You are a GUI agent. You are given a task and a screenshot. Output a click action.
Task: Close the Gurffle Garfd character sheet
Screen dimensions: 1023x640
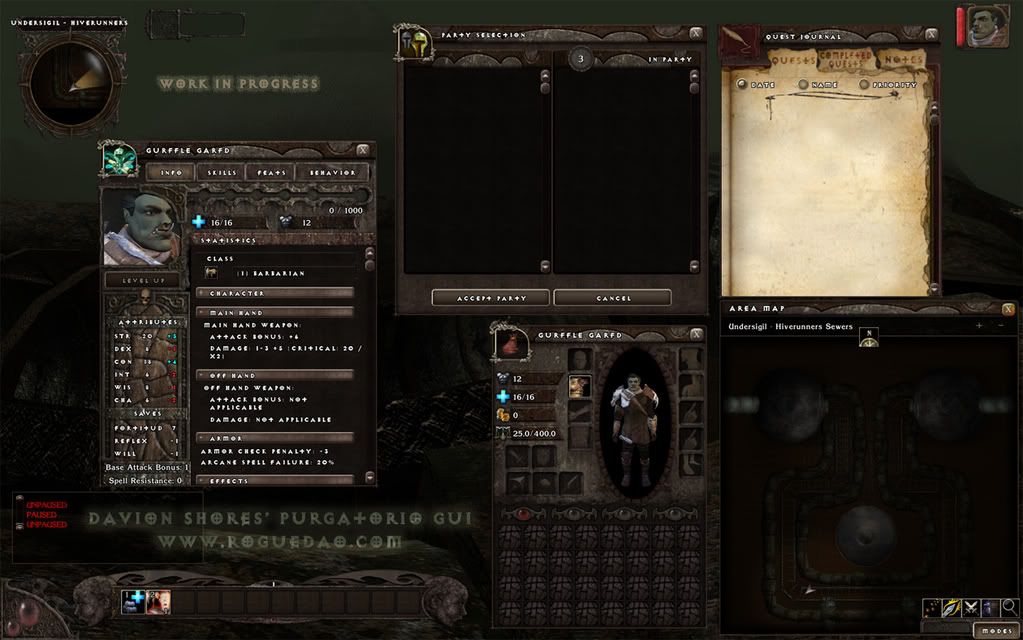click(x=363, y=150)
